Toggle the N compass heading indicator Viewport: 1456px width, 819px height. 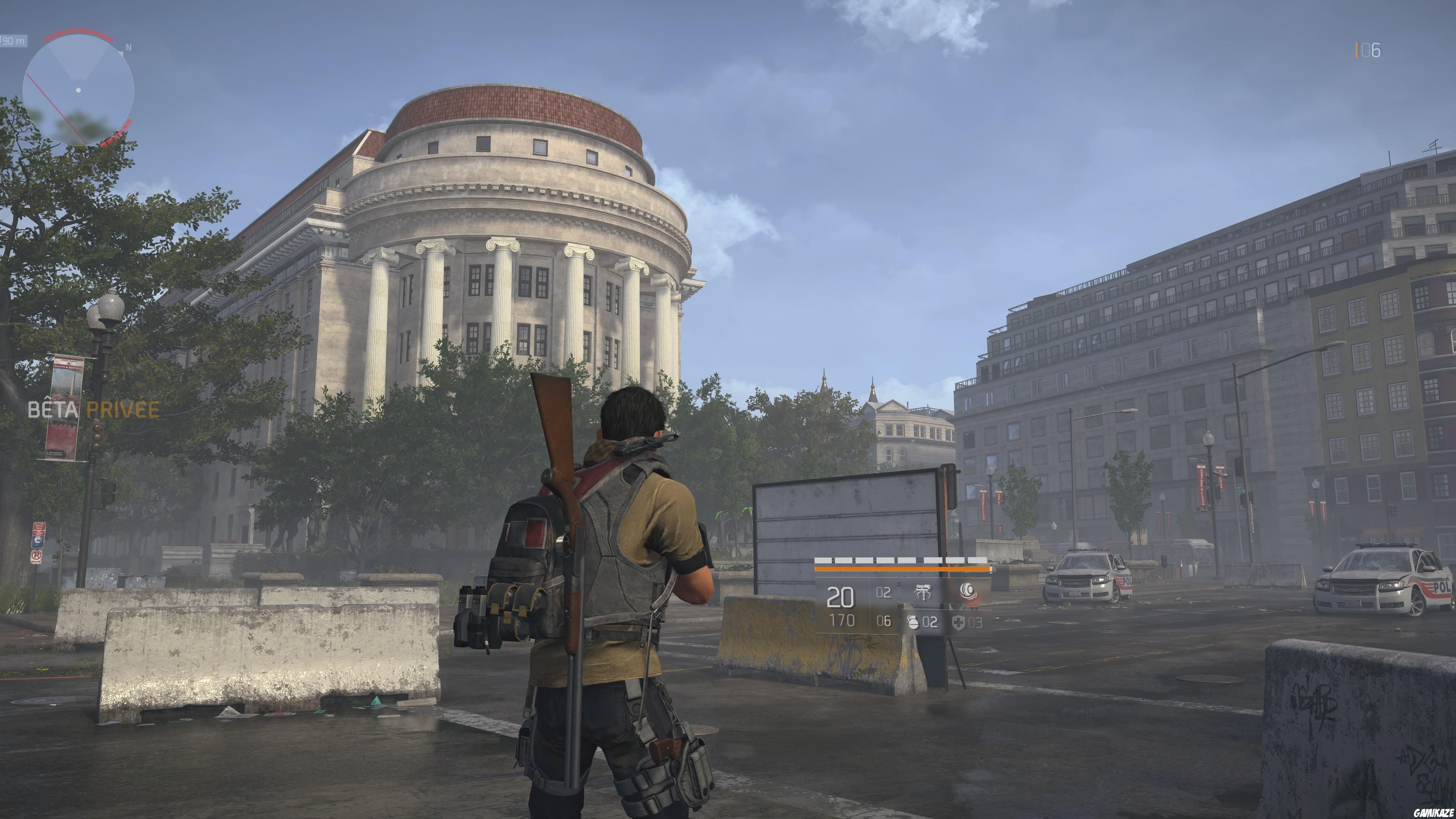point(128,47)
